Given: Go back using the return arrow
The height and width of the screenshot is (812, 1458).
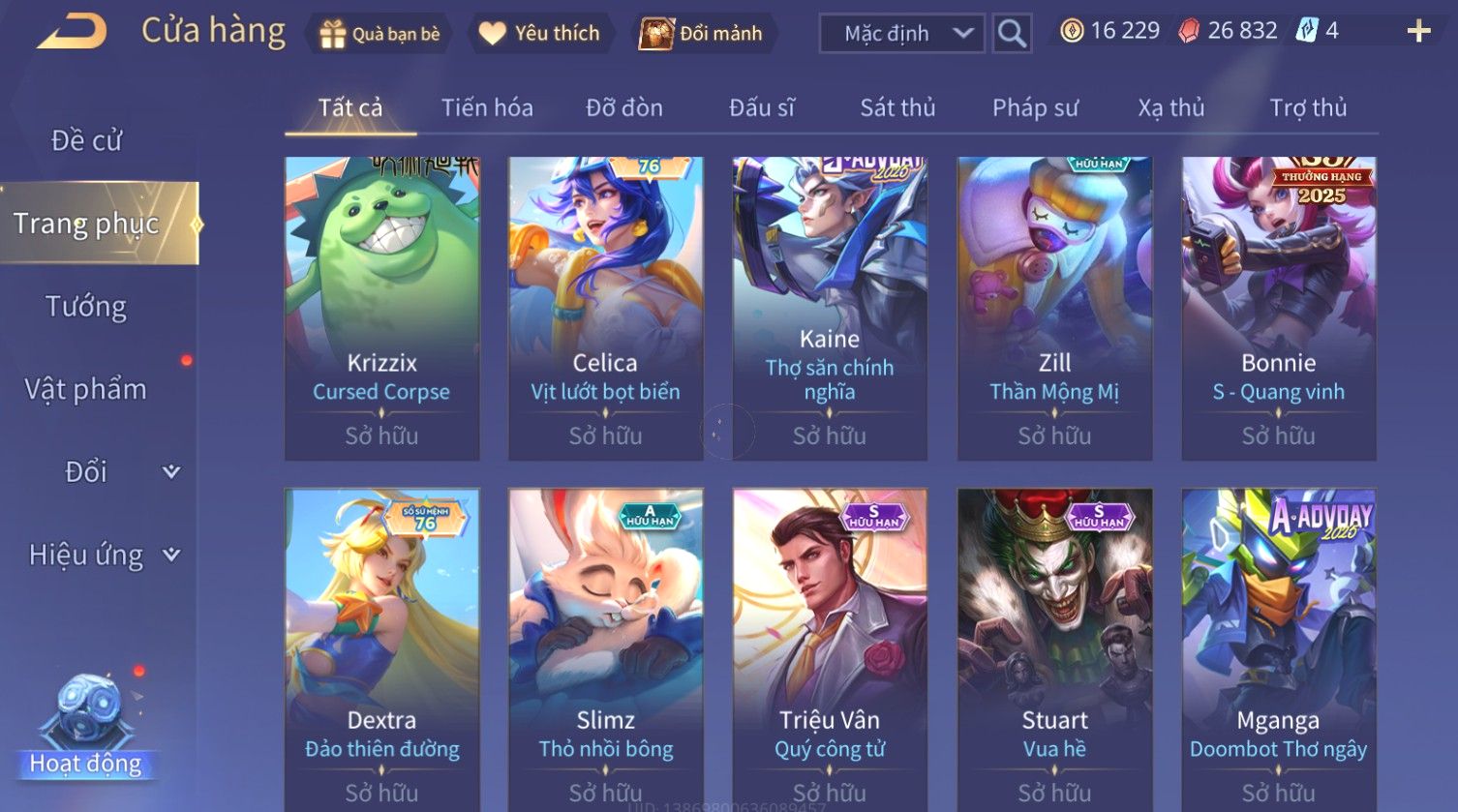Looking at the screenshot, I should pyautogui.click(x=72, y=32).
